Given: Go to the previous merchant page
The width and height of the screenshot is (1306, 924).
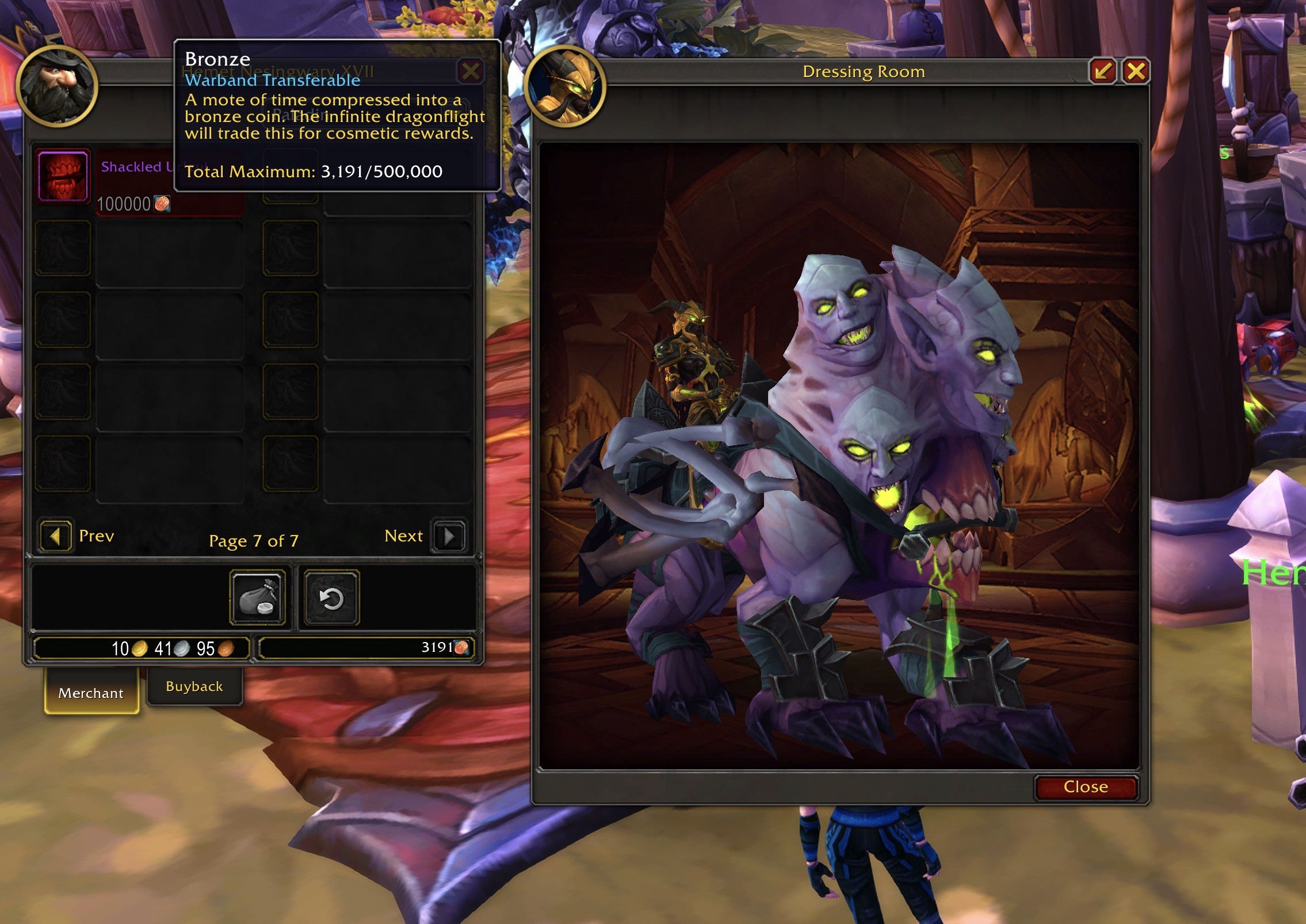Looking at the screenshot, I should 56,536.
